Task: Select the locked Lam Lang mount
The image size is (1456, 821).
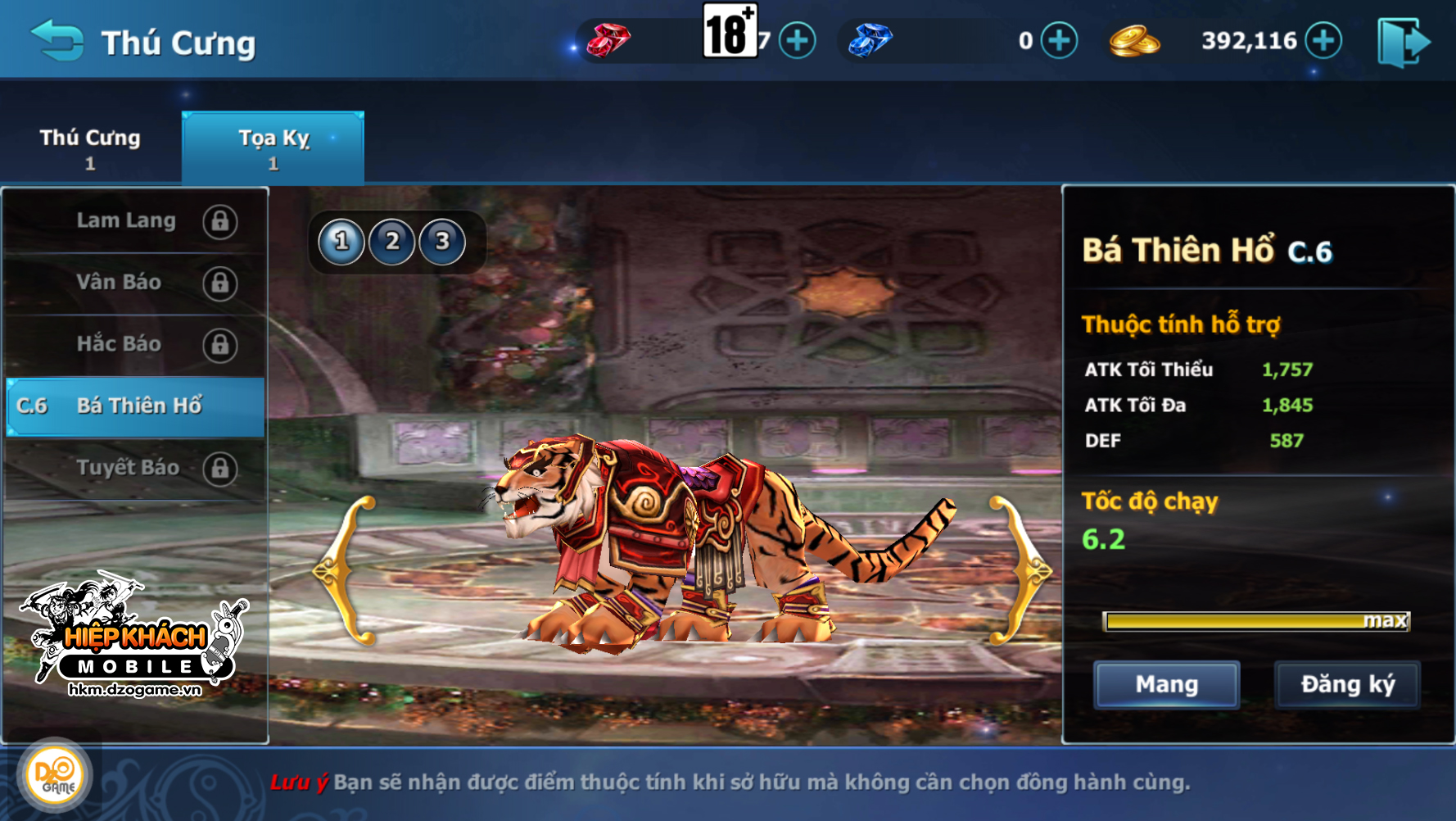Action: [x=135, y=221]
